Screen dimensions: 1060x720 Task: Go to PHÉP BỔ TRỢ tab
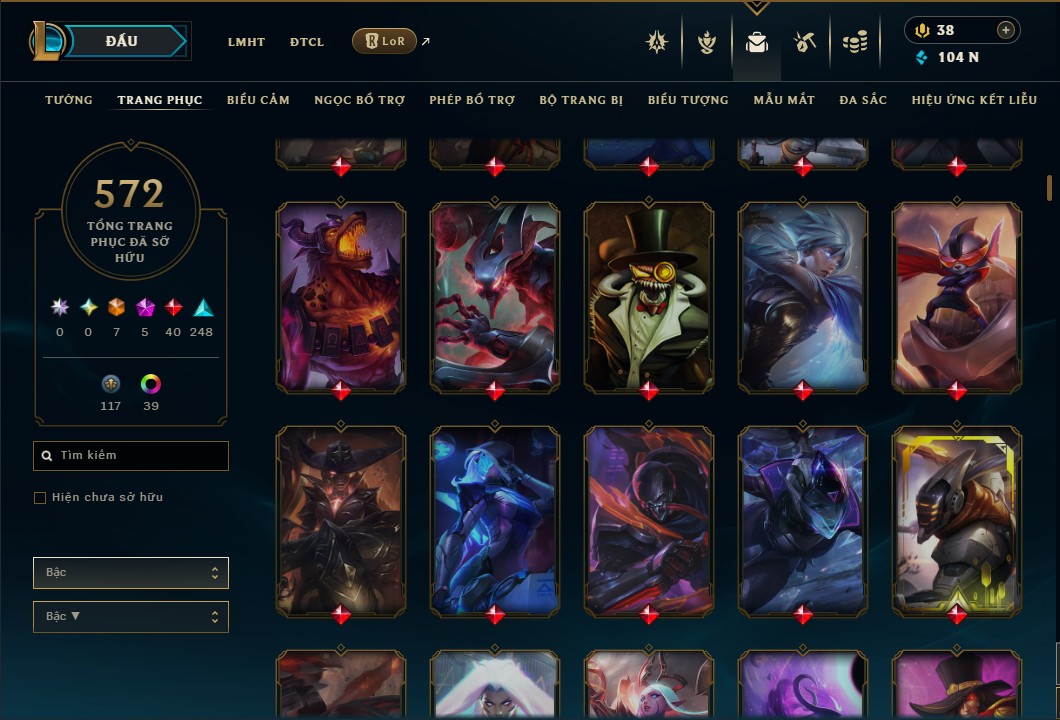pos(472,100)
